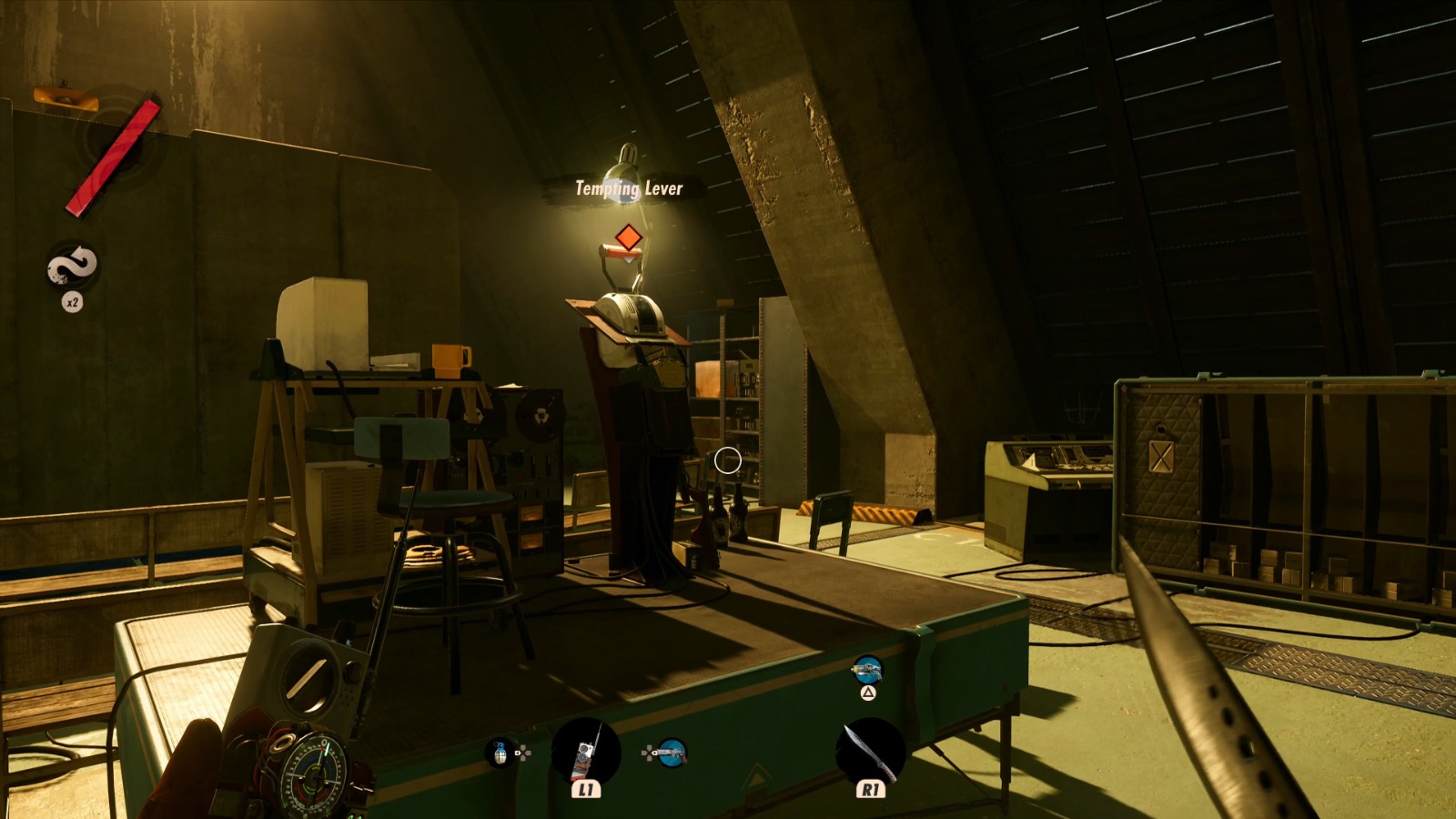Select the grenade gadget icon
Image resolution: width=1456 pixels, height=819 pixels.
tap(500, 753)
